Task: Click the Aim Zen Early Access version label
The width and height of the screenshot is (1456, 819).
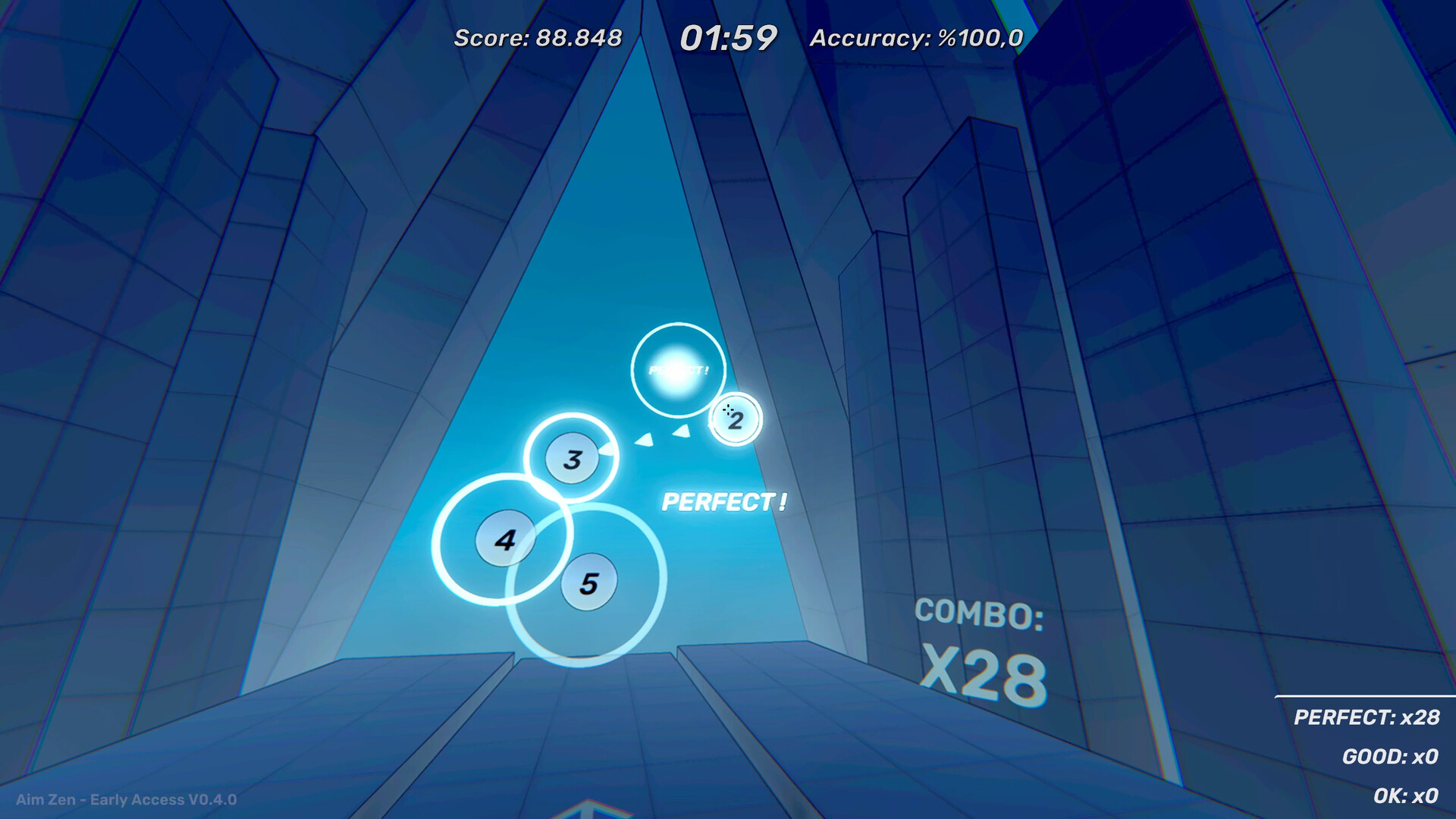Action: pos(126,799)
